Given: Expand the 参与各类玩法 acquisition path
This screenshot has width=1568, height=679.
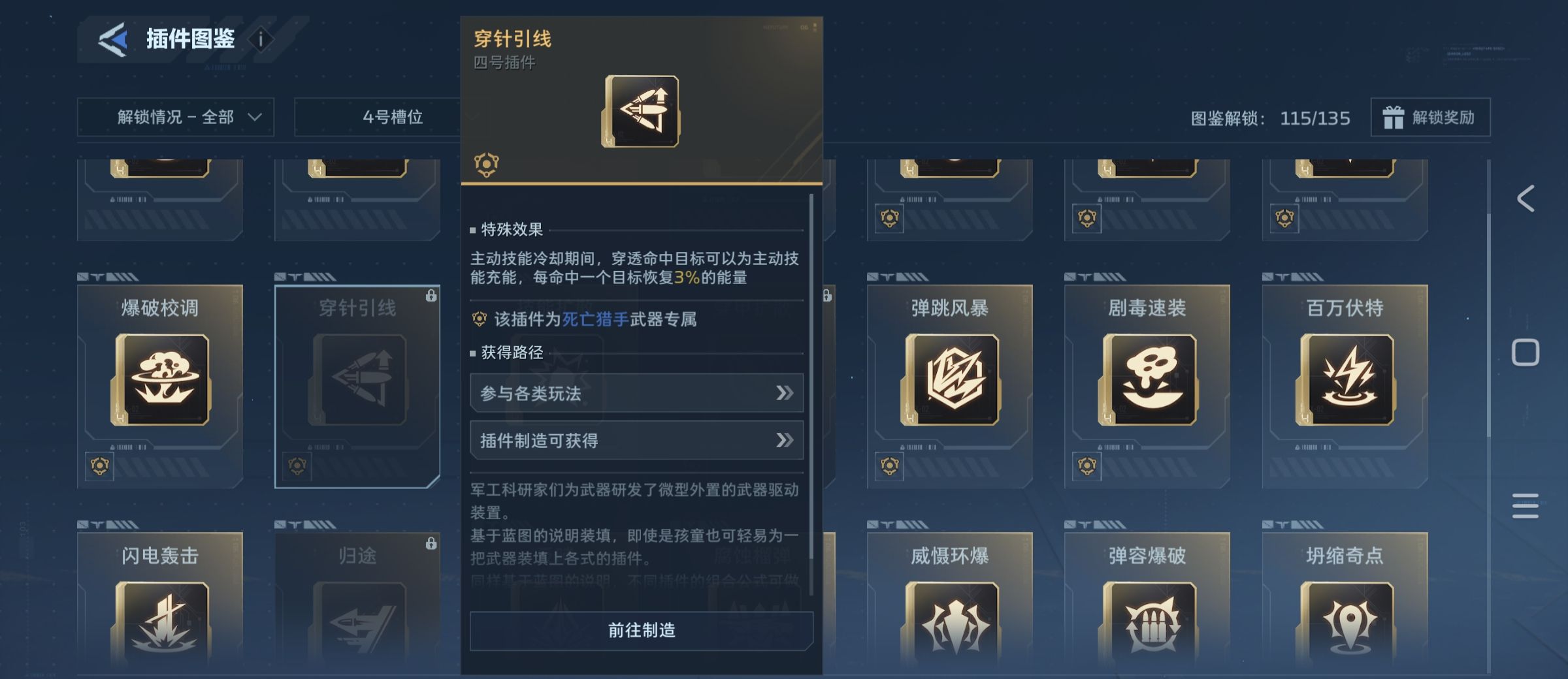Looking at the screenshot, I should click(636, 393).
